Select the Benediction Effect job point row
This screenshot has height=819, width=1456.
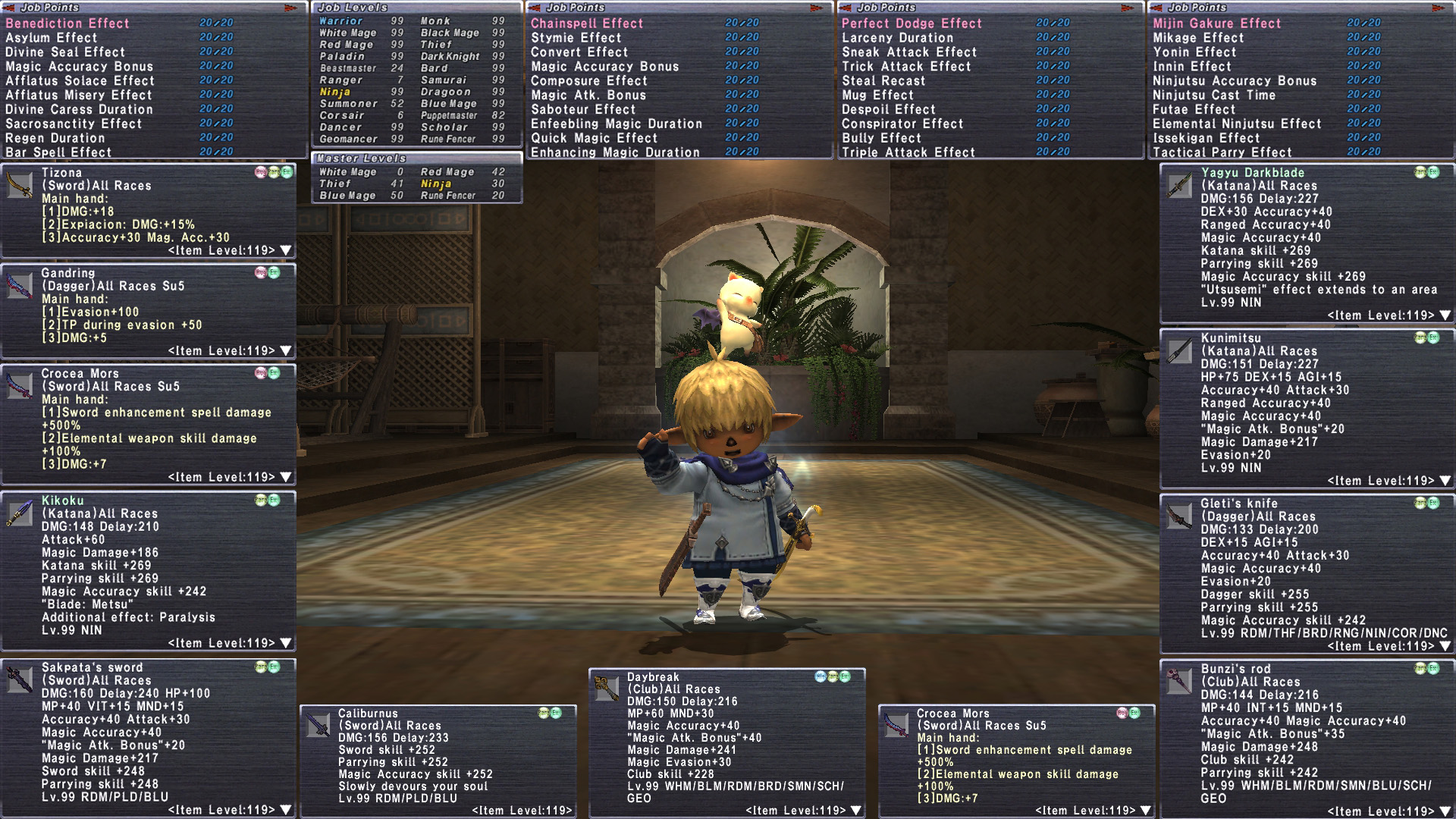coord(68,24)
